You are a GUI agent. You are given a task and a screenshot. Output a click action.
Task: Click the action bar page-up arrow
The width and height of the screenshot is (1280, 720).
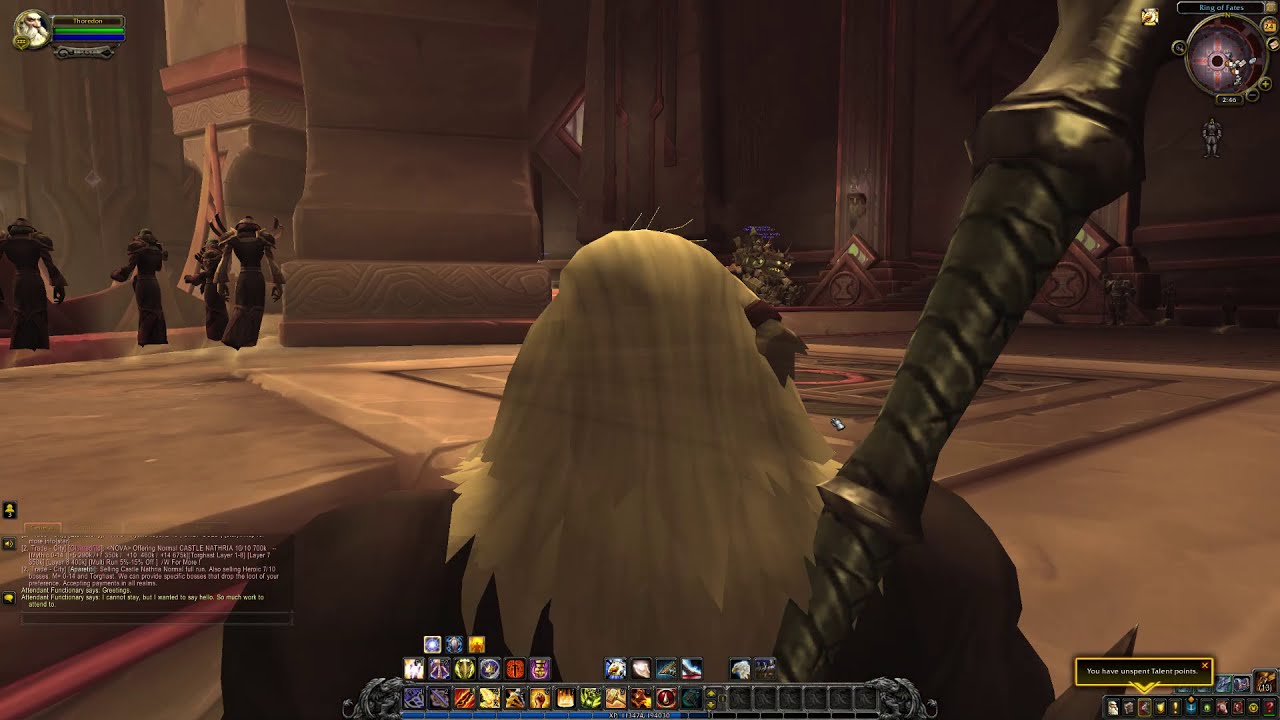711,694
